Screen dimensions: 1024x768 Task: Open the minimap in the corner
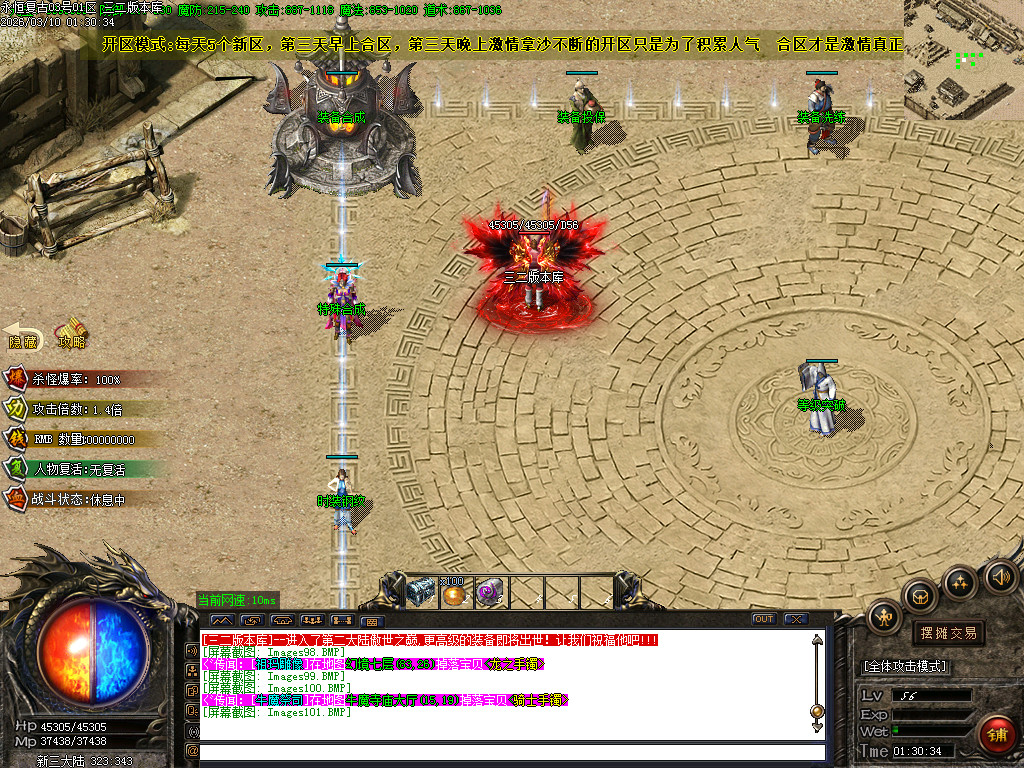[x=963, y=60]
